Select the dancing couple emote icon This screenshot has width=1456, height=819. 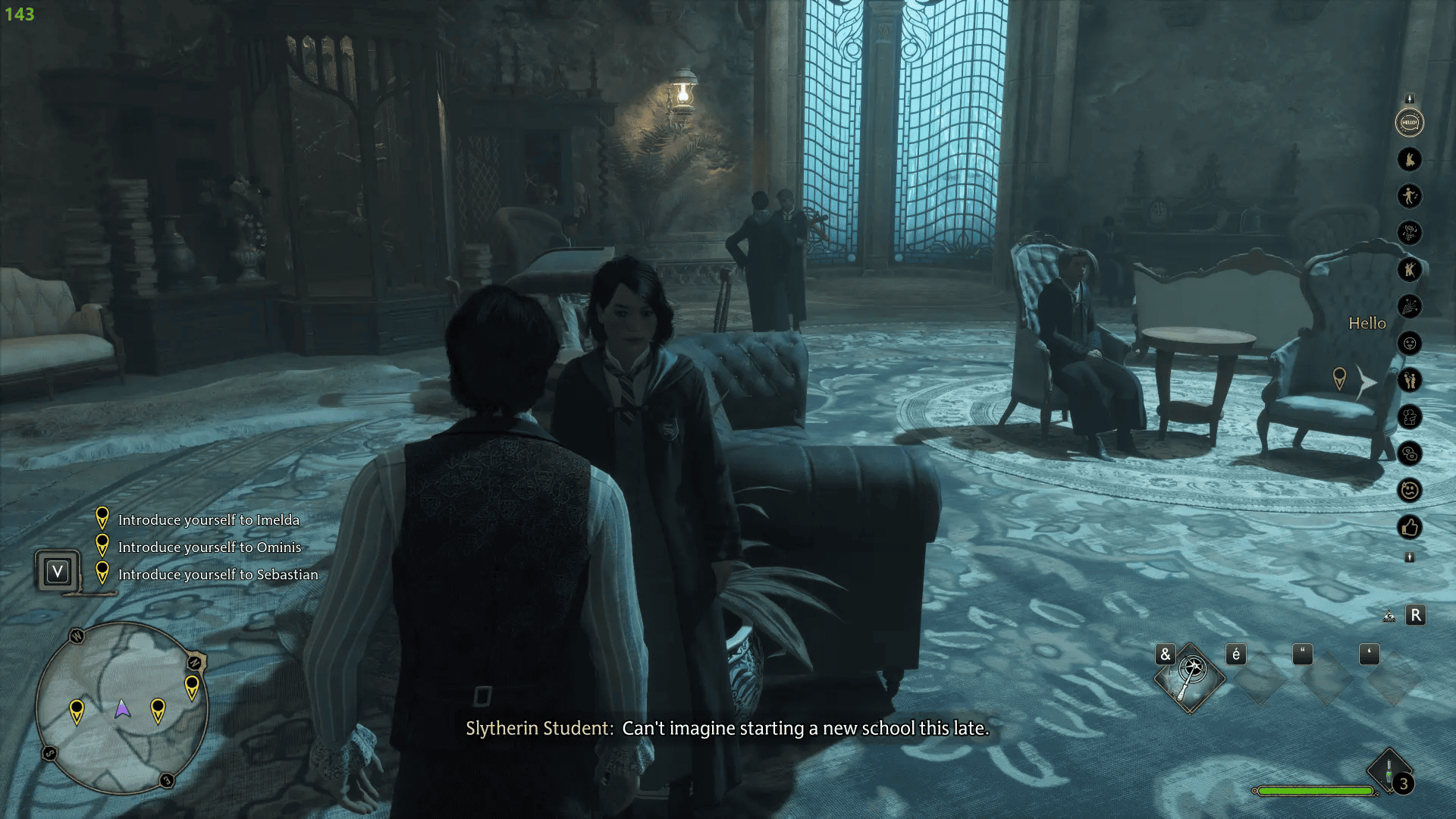pyautogui.click(x=1409, y=158)
